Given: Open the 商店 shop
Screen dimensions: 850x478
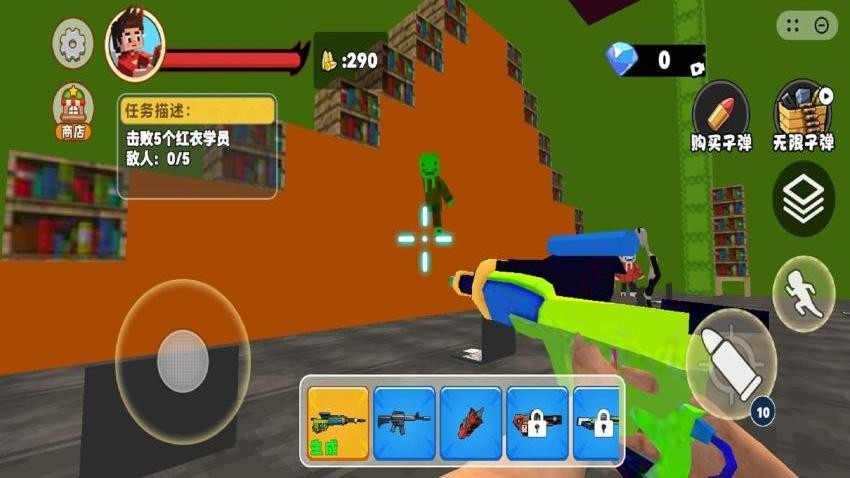Looking at the screenshot, I should point(73,111).
